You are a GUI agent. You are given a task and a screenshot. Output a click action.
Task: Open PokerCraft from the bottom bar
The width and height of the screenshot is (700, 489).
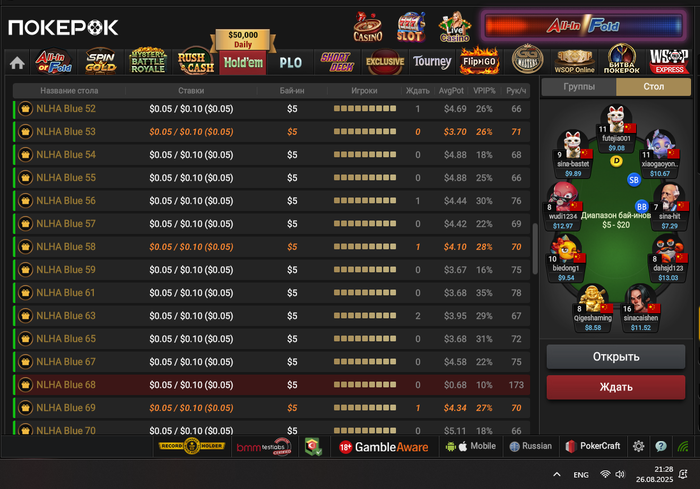tap(593, 447)
